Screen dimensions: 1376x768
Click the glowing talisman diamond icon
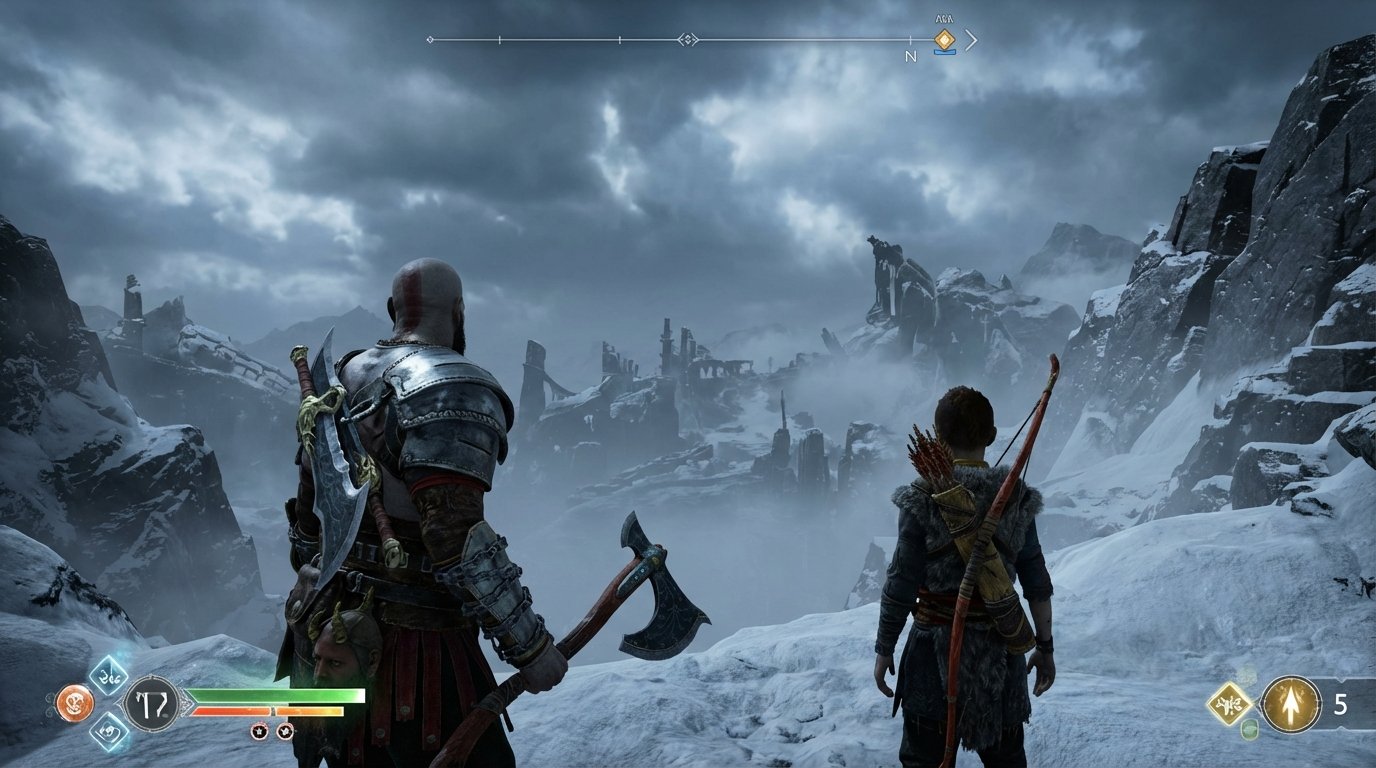pyautogui.click(x=1228, y=703)
